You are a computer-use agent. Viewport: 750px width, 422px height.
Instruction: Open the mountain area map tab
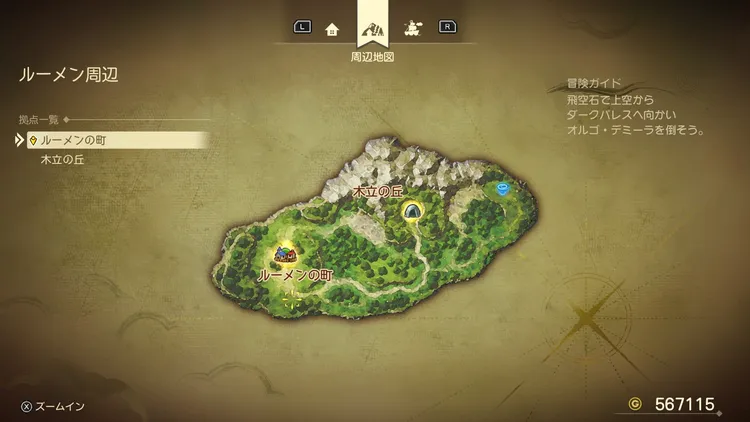tap(372, 26)
